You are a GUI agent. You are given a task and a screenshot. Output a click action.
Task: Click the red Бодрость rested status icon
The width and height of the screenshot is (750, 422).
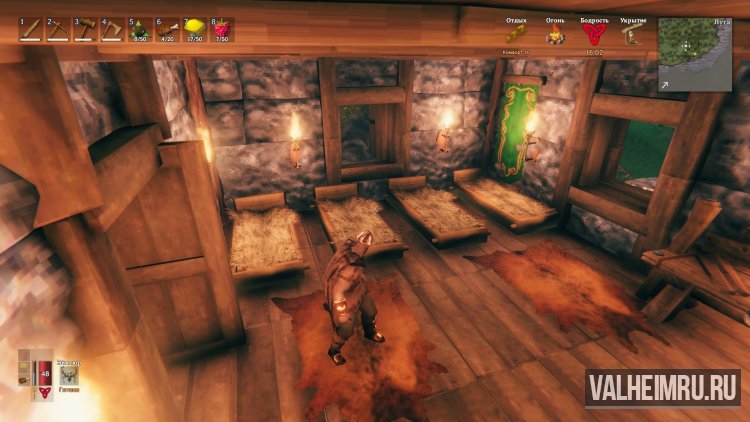(x=593, y=36)
